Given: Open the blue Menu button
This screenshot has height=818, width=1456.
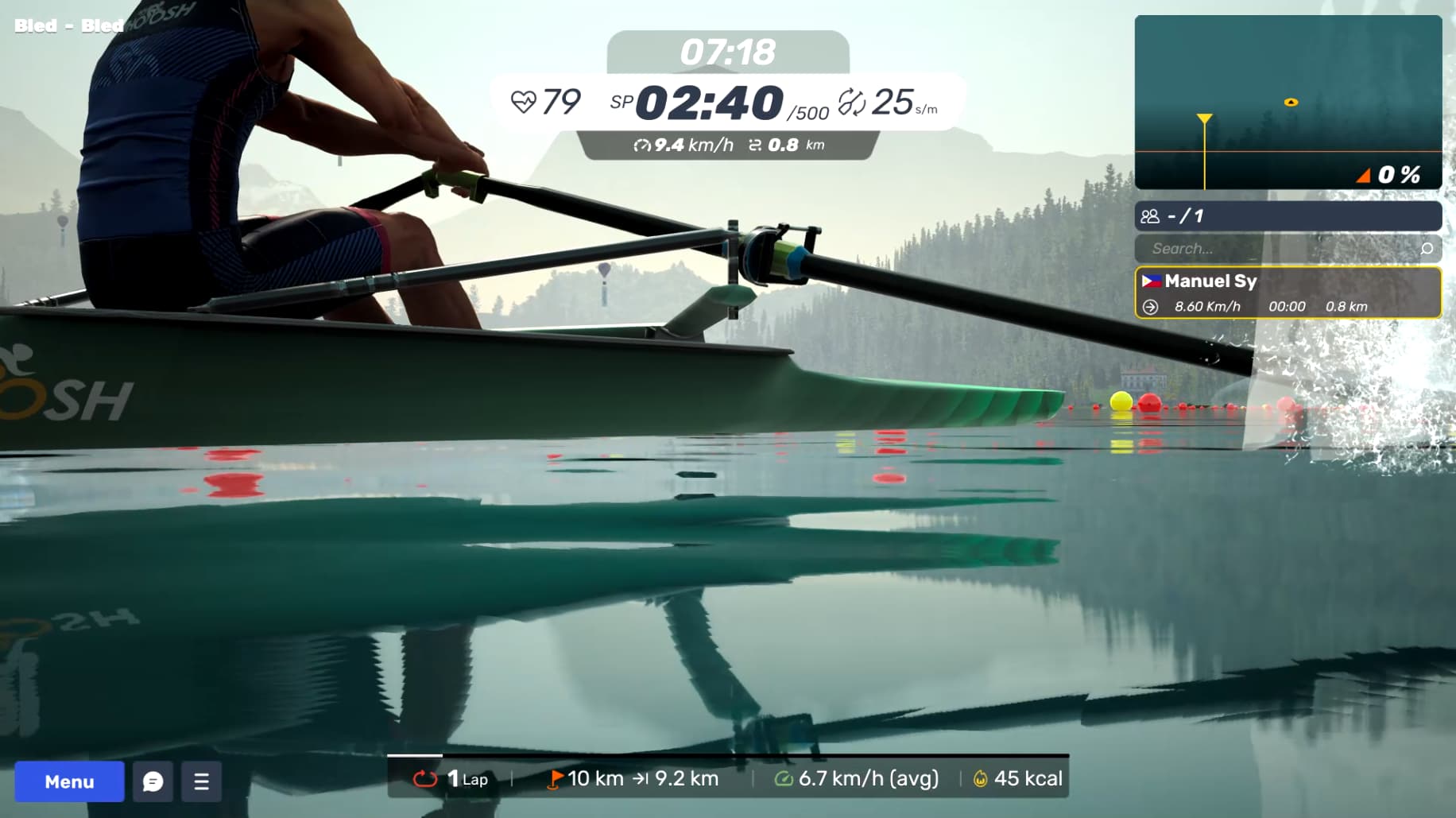Looking at the screenshot, I should [69, 781].
